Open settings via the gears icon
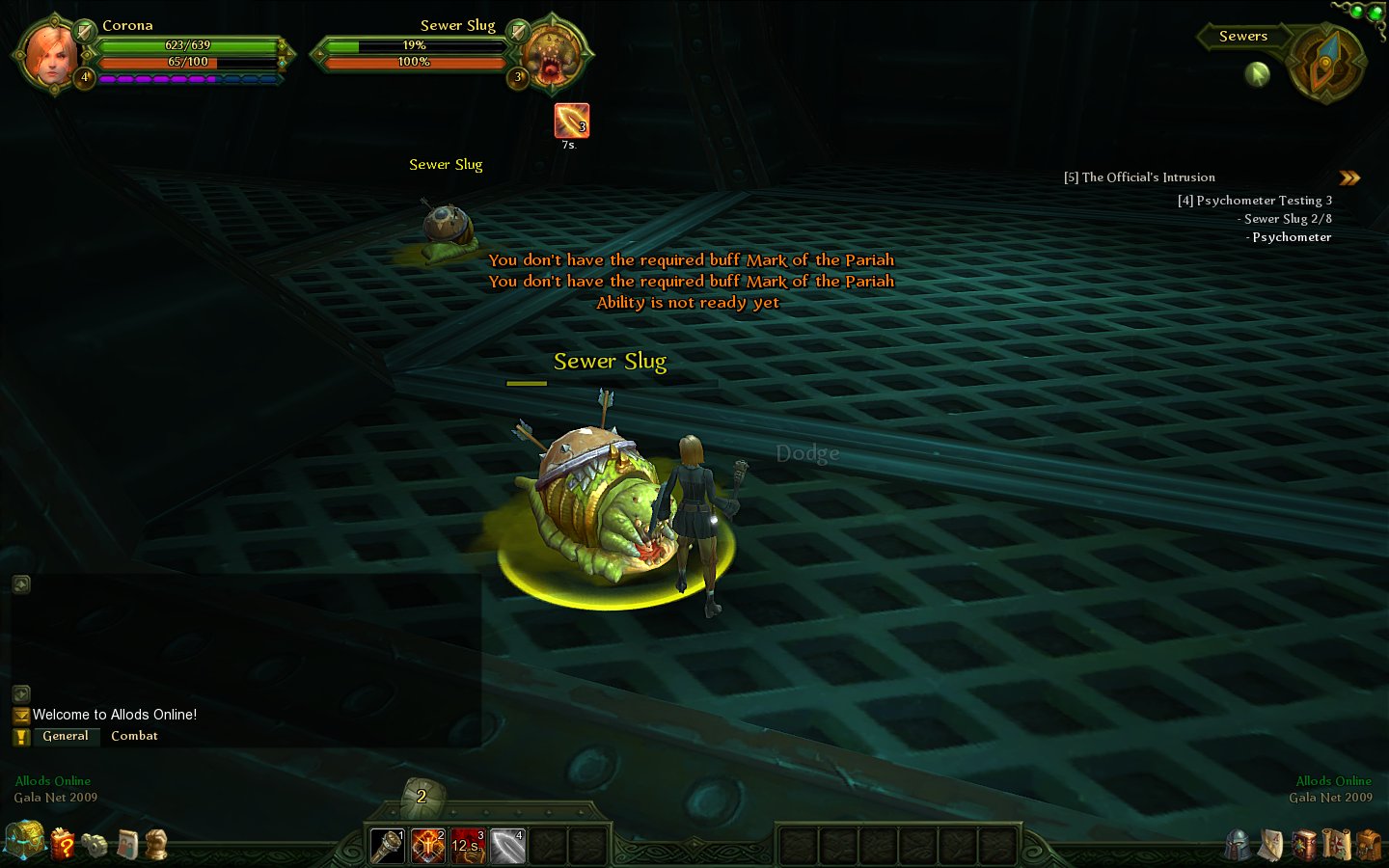 (95, 845)
